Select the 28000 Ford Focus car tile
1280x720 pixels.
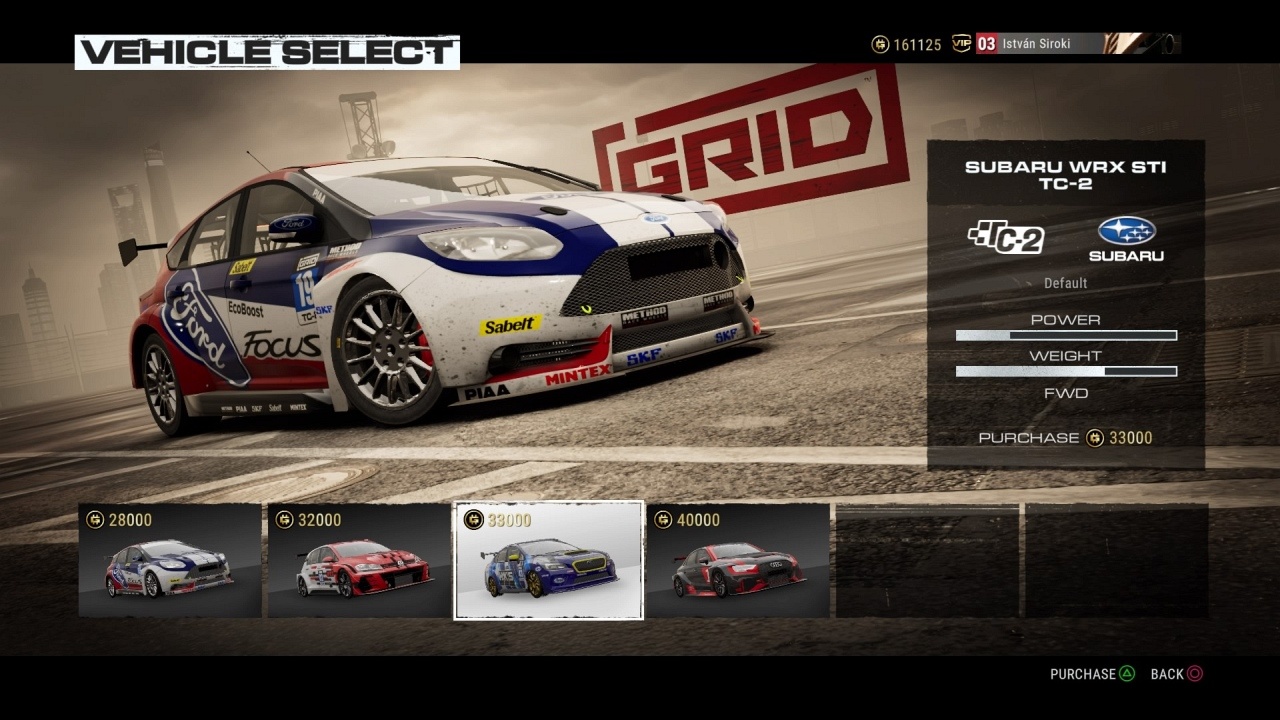point(170,561)
